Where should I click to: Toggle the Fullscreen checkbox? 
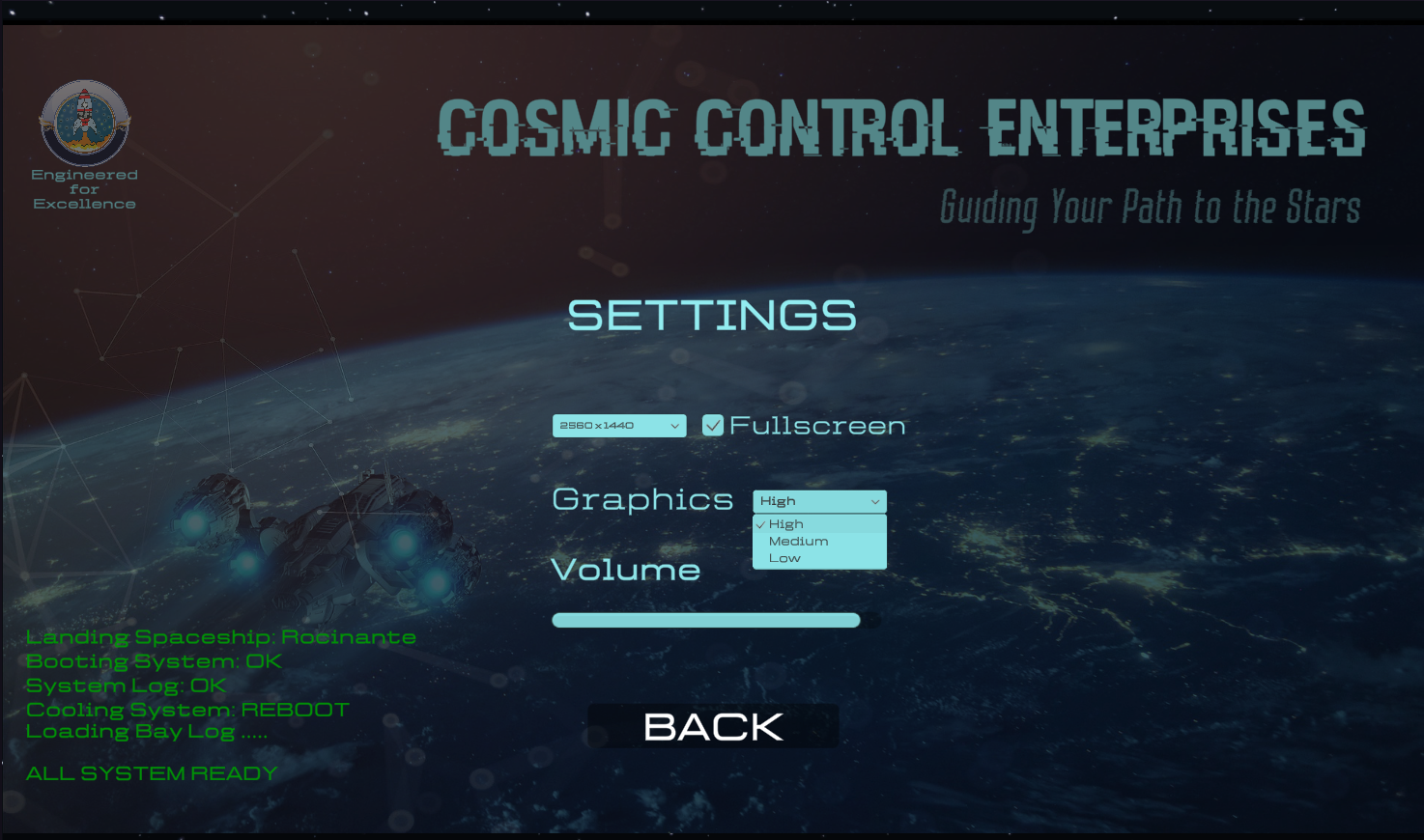713,426
